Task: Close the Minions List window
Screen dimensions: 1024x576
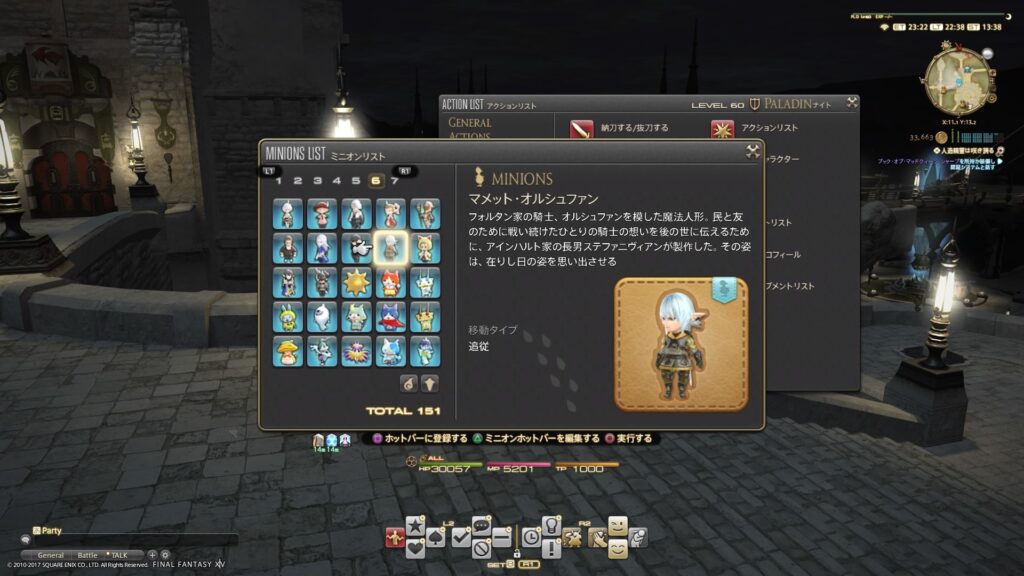Action: click(753, 152)
